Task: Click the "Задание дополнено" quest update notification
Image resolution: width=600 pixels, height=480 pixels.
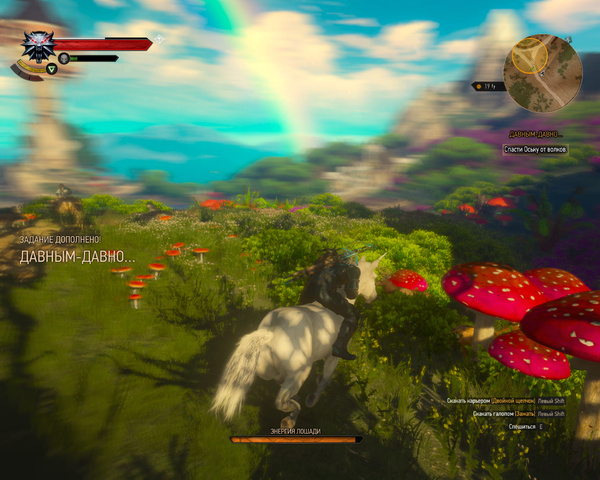Action: pos(60,240)
